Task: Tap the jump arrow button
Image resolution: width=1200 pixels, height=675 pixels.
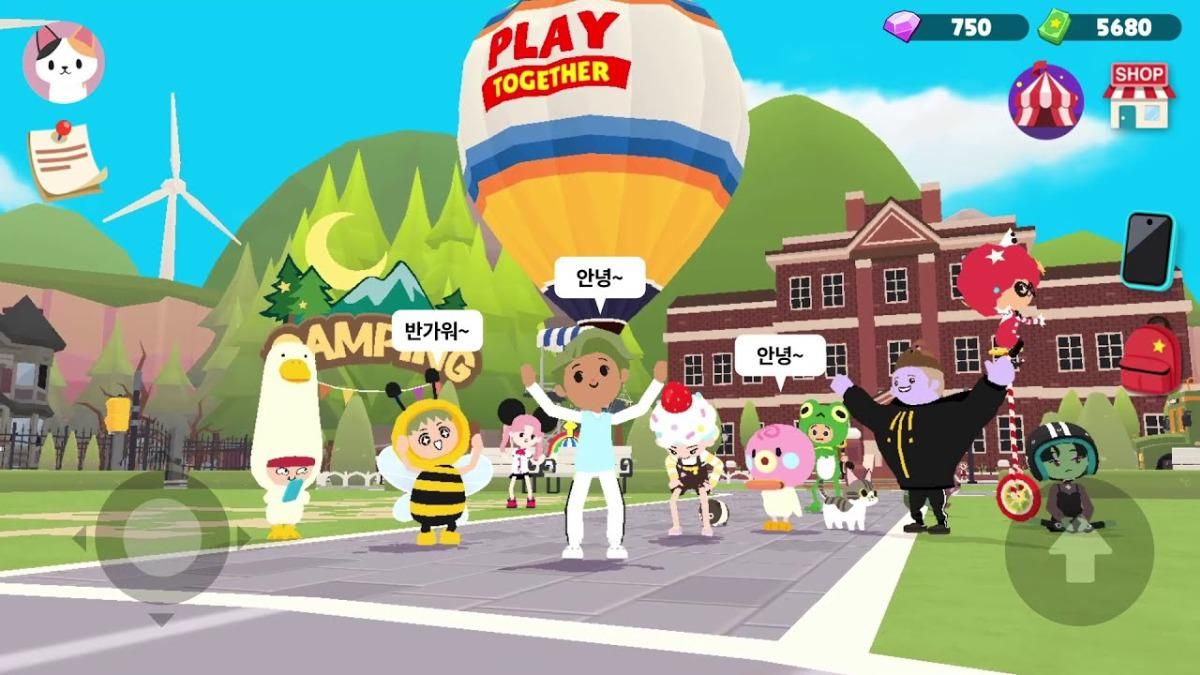Action: tap(1079, 550)
